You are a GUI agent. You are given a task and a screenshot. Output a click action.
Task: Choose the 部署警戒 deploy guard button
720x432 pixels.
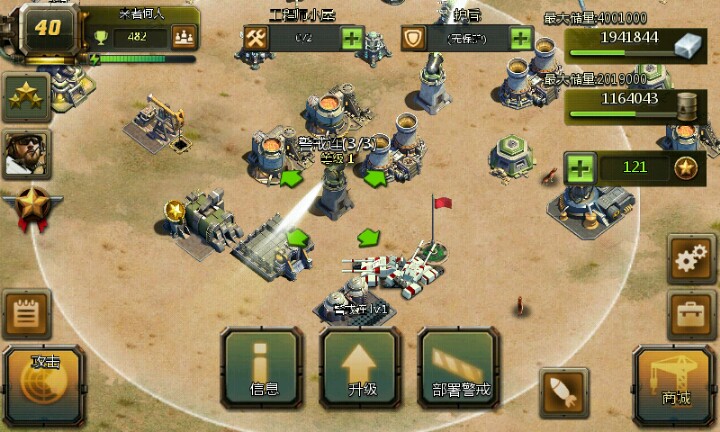point(459,366)
